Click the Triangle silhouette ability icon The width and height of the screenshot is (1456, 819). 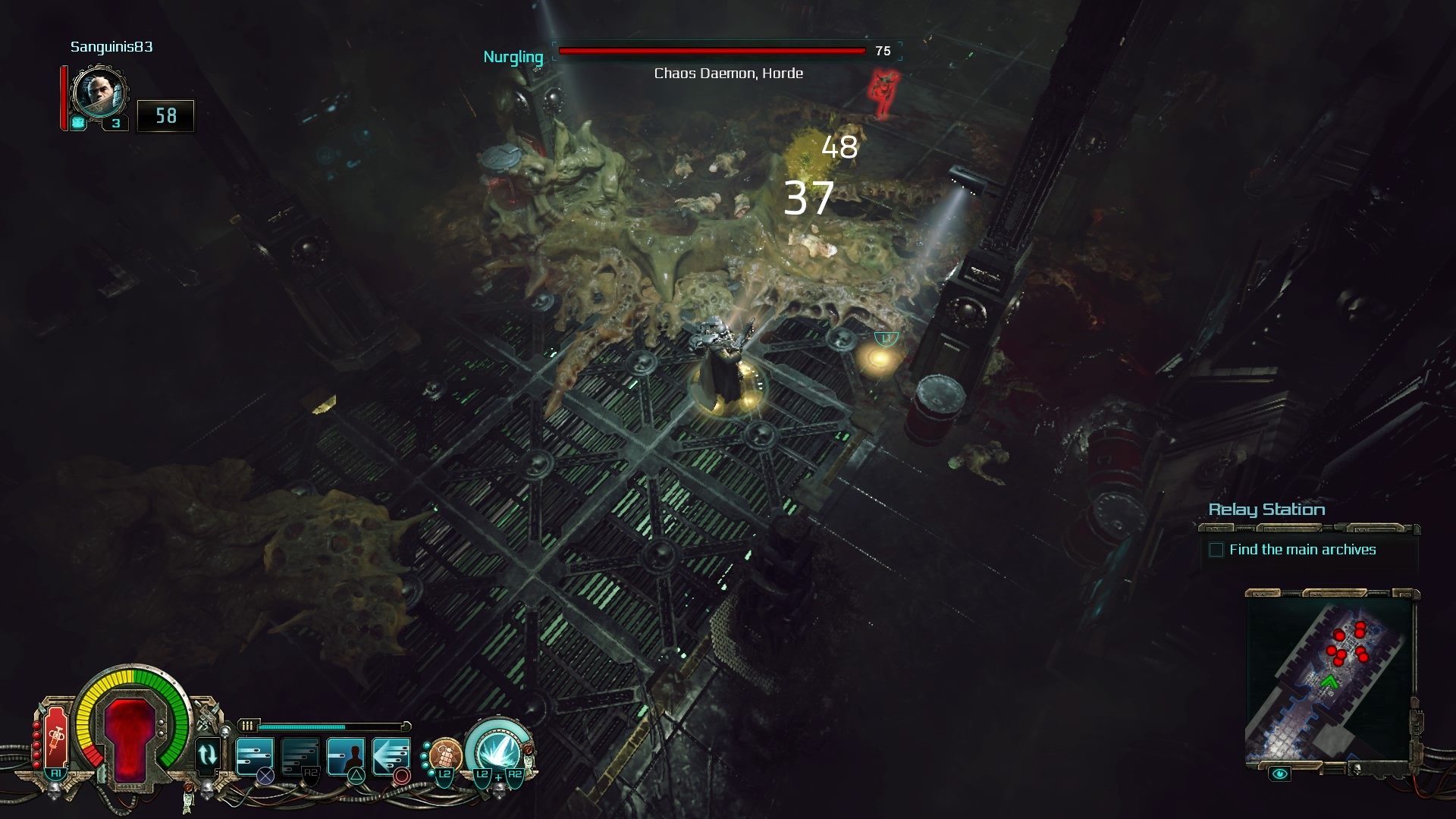tap(347, 755)
